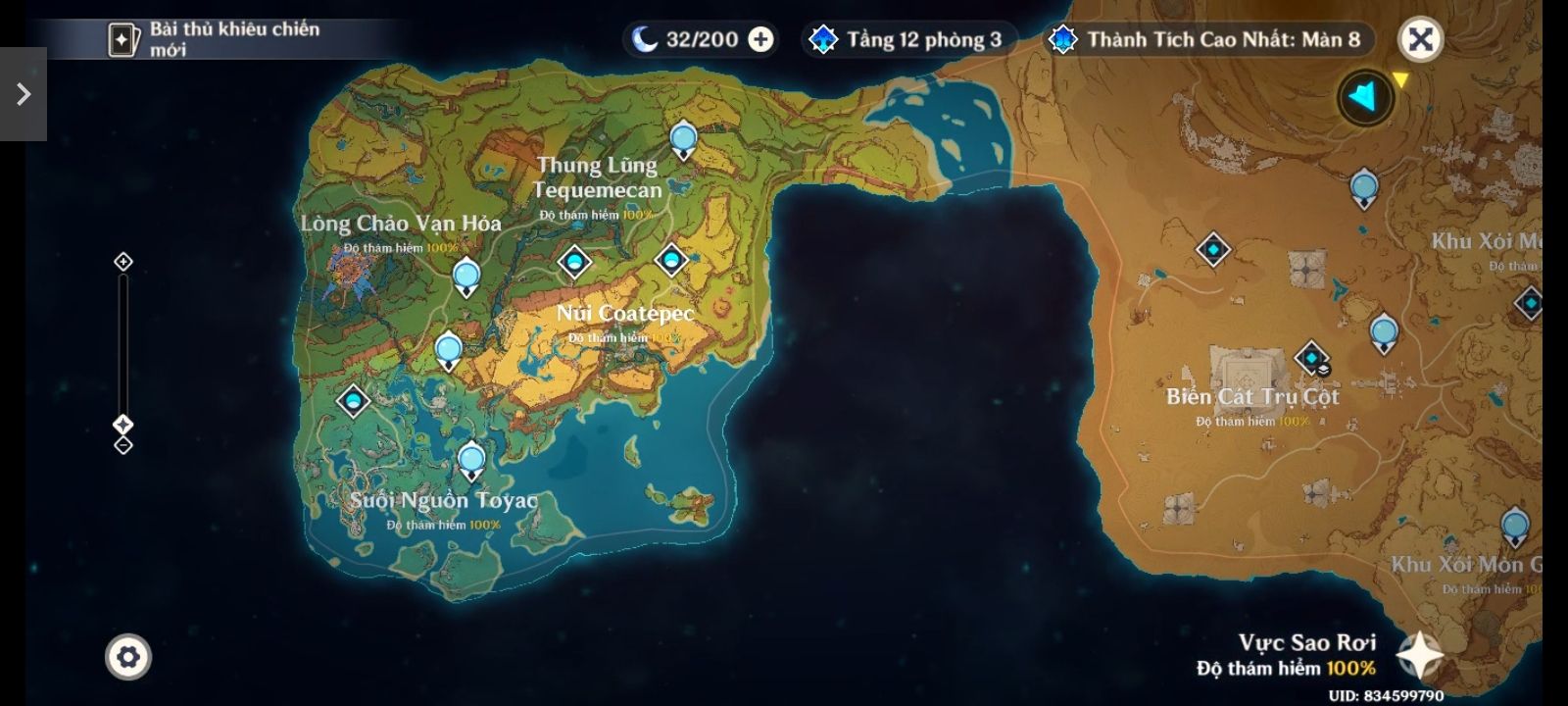Viewport: 1568px width, 706px height.
Task: Close the map screen
Action: pyautogui.click(x=1420, y=39)
